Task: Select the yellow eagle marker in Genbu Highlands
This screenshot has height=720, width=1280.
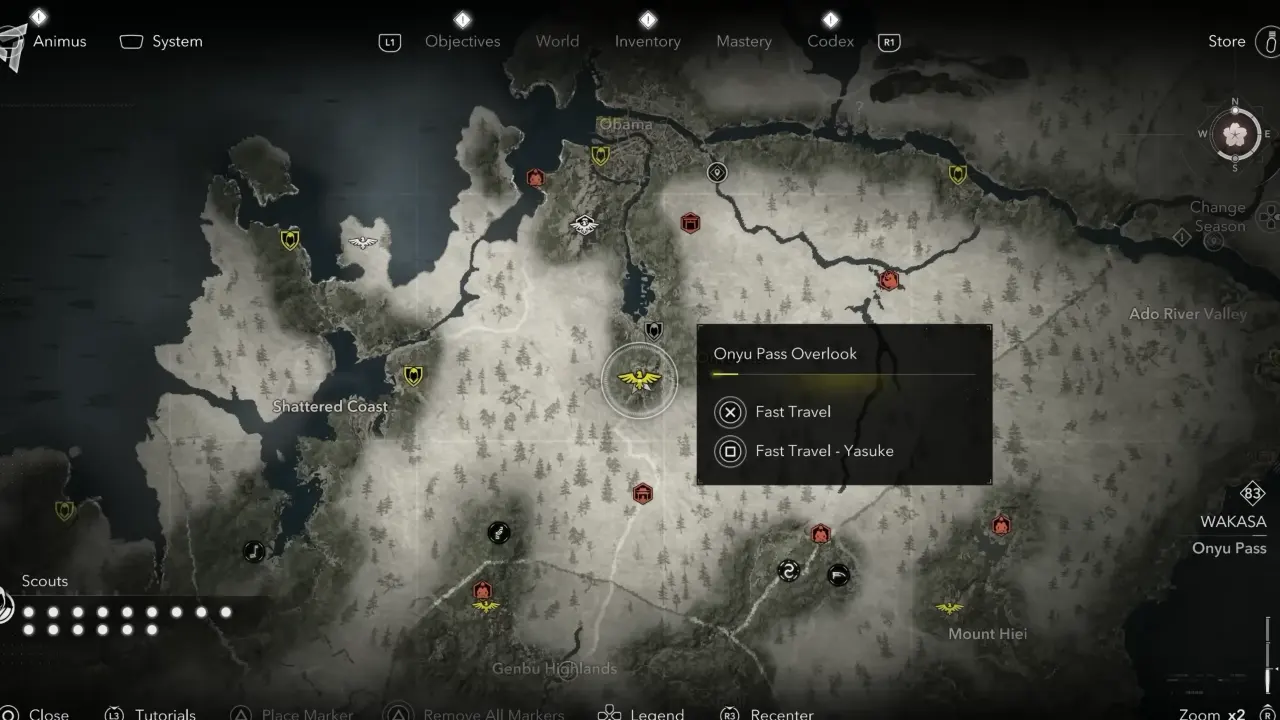Action: 486,606
